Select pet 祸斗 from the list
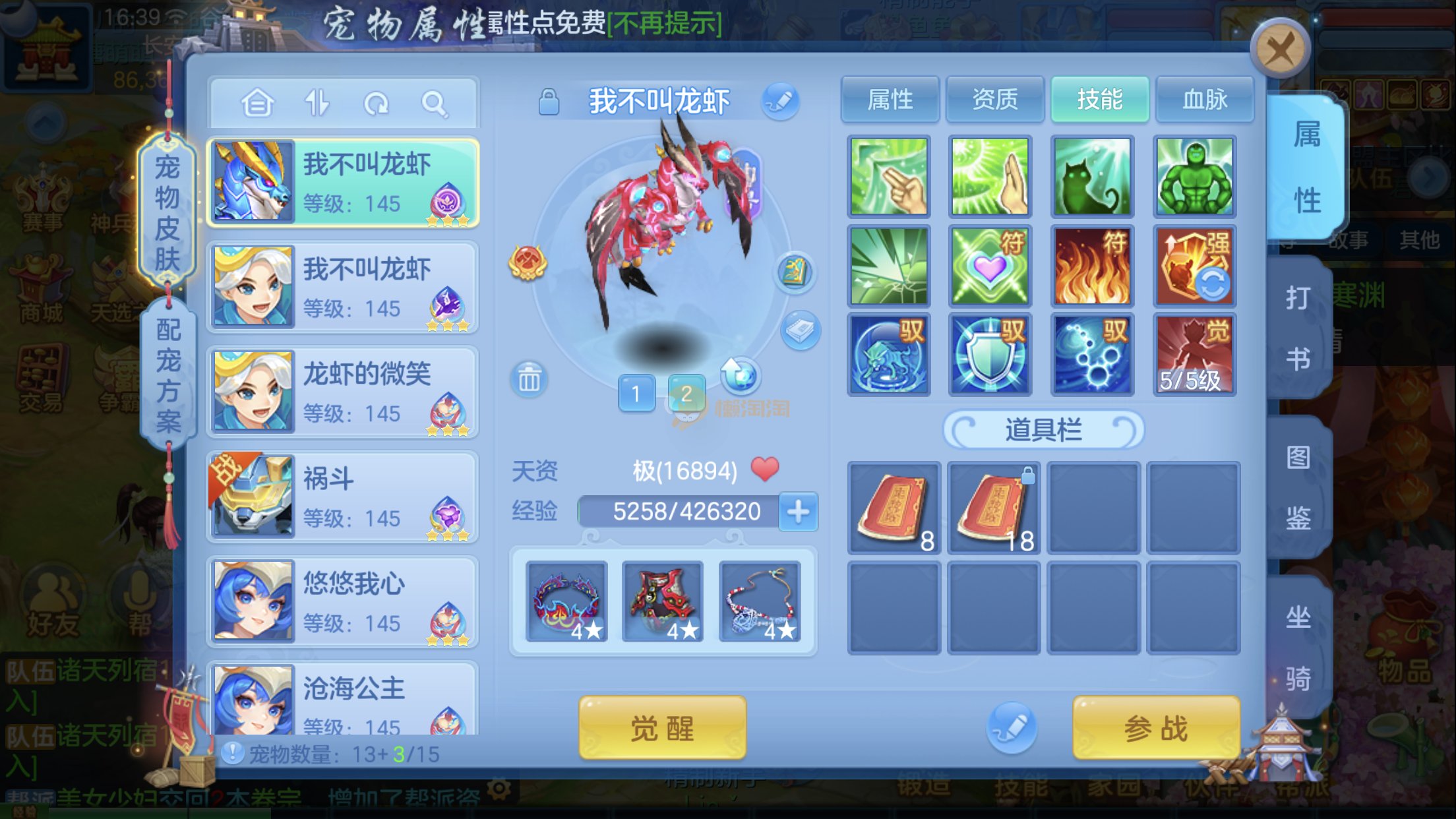This screenshot has width=1456, height=819. 342,497
